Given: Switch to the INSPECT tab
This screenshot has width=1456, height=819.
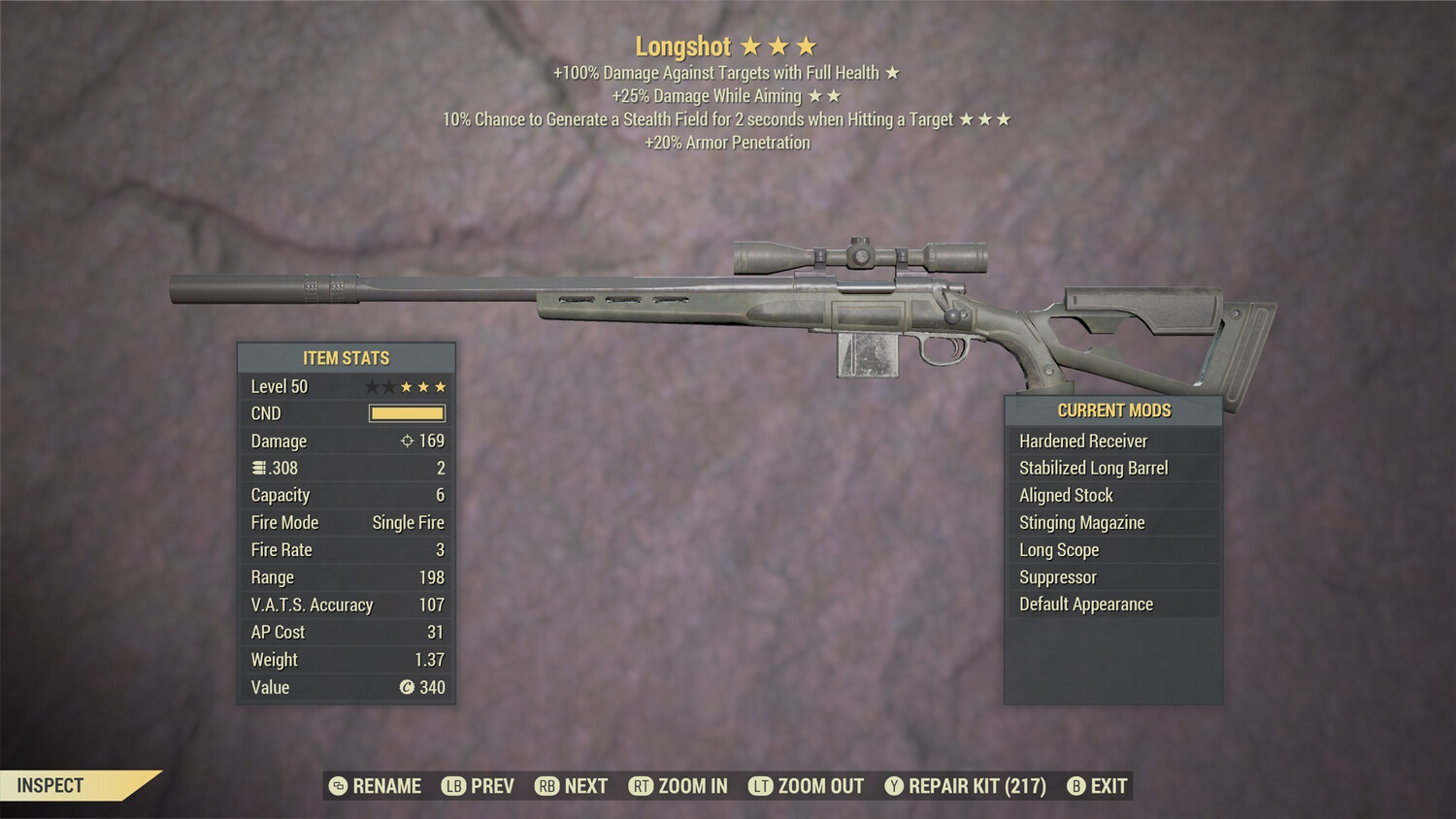Looking at the screenshot, I should tap(49, 786).
